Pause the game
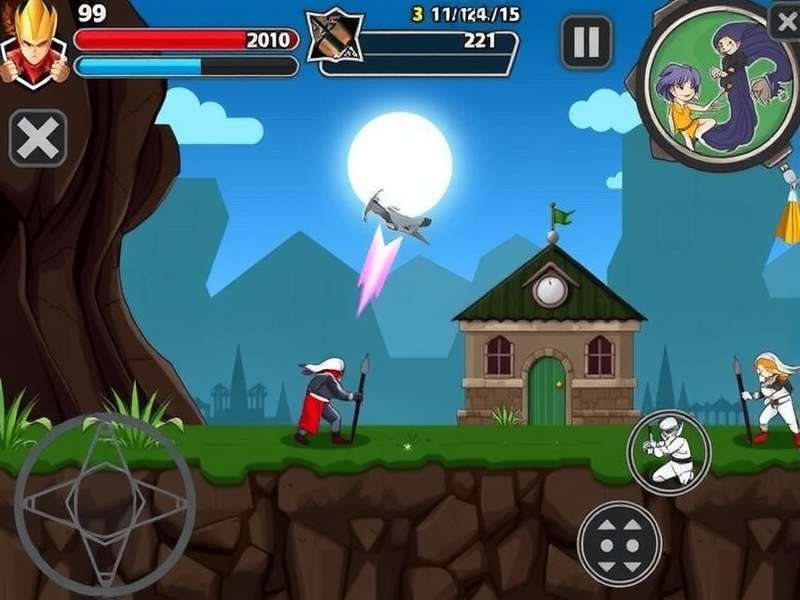Screen dimensions: 800x600 click(586, 42)
